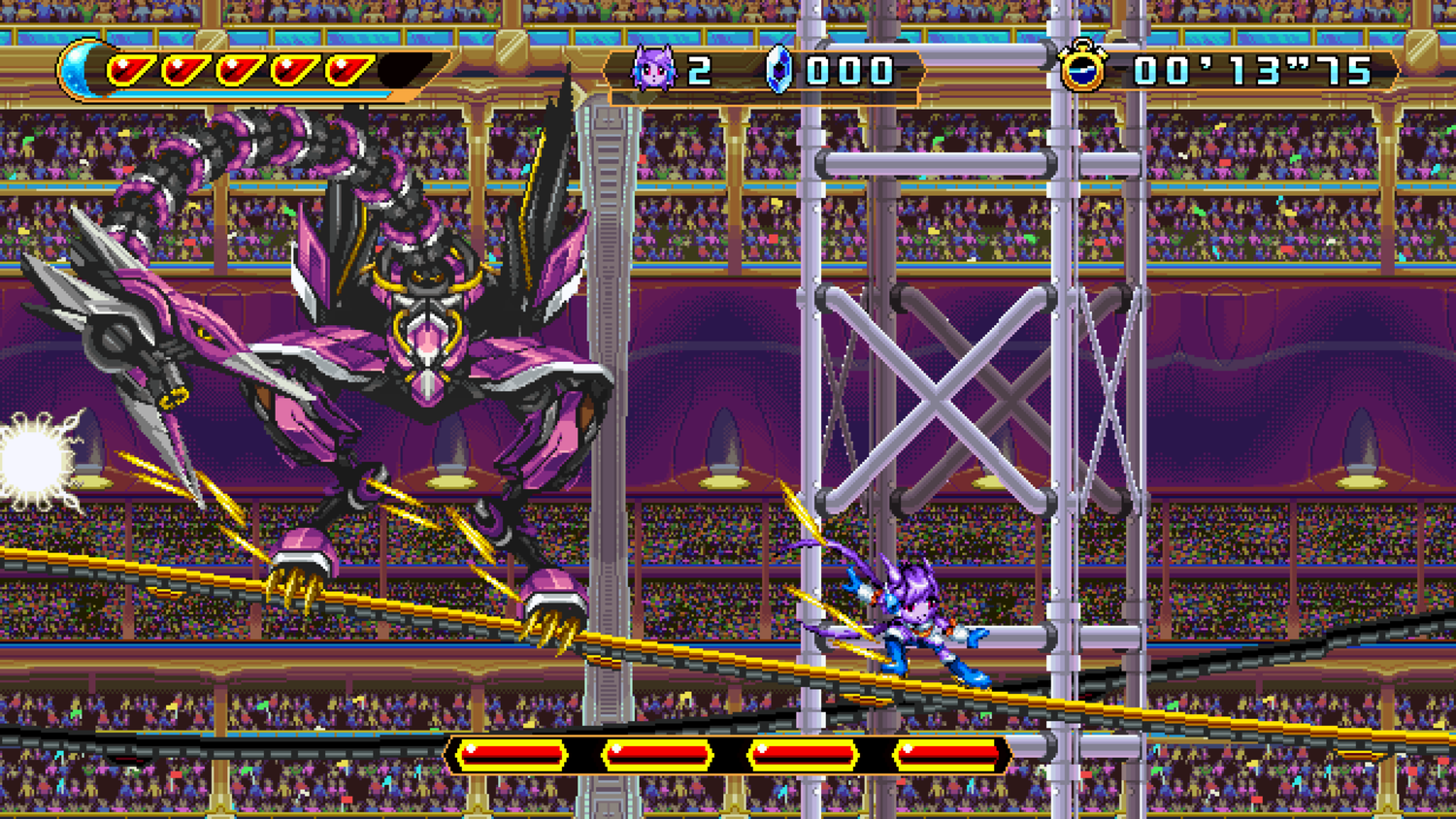
Task: Click the timer reading 00'13"75
Action: 1252,70
